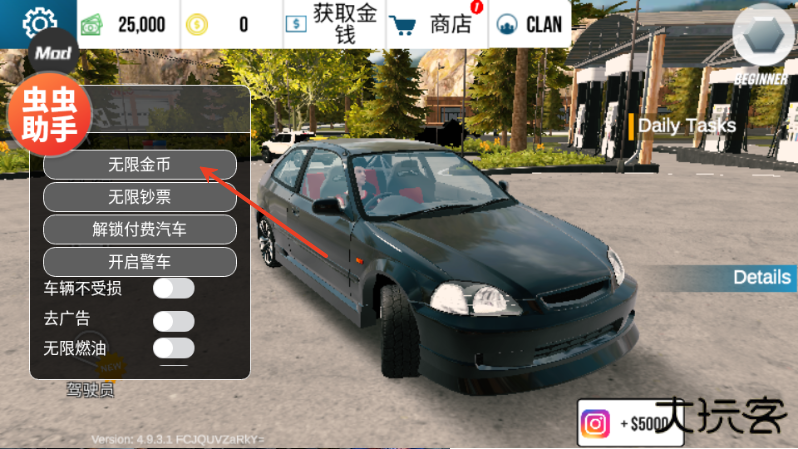The height and width of the screenshot is (449, 798).
Task: Choose 解锁付费汽车 in the mod menu
Action: 139,229
